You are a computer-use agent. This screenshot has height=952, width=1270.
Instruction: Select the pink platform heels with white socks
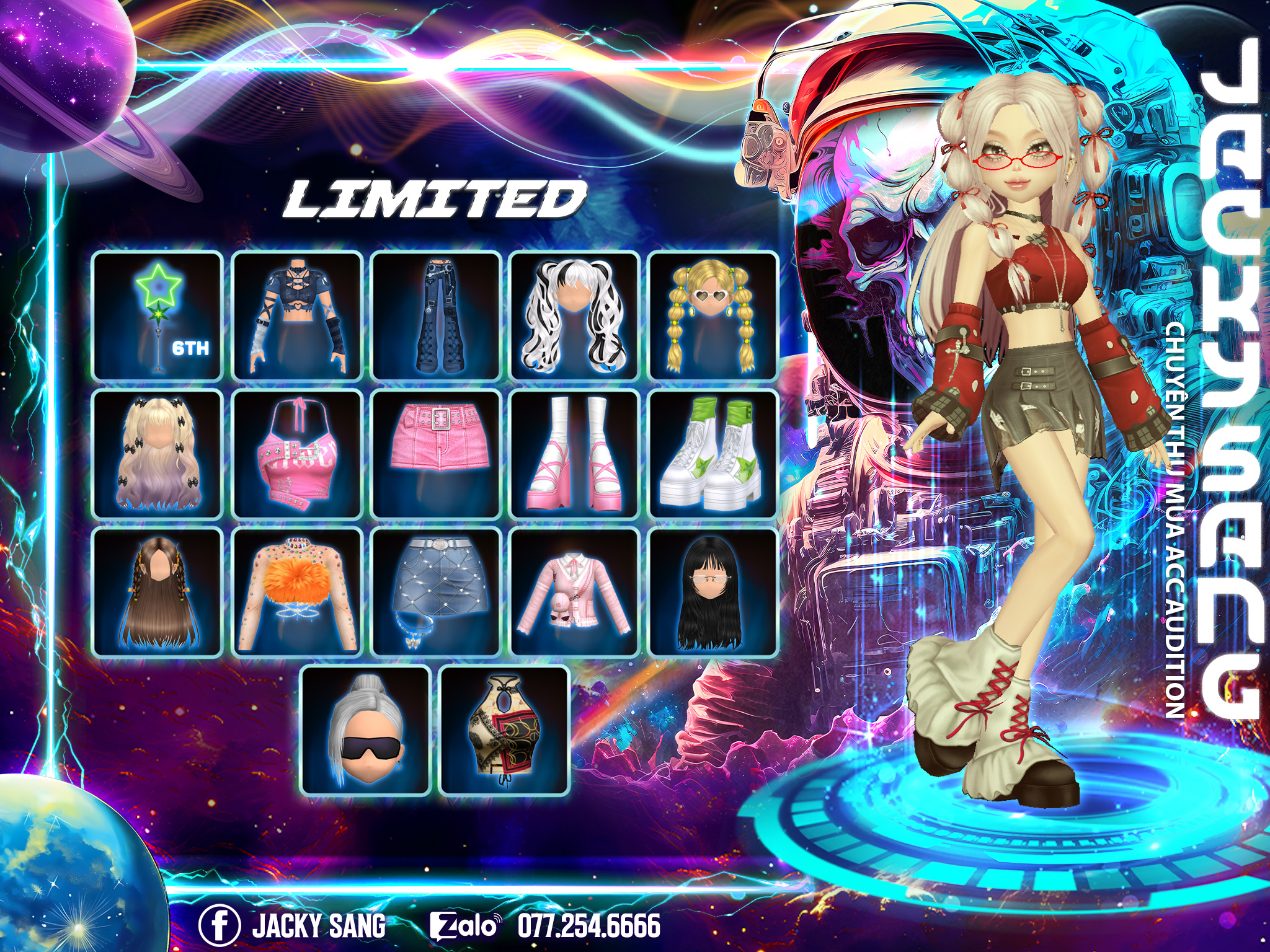pos(575,454)
